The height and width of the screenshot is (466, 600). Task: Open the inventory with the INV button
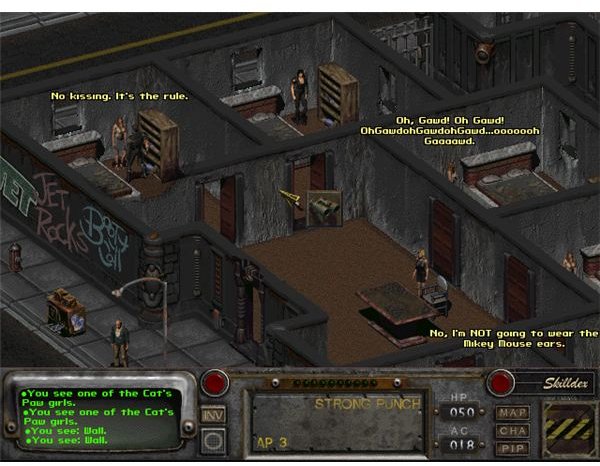point(213,413)
